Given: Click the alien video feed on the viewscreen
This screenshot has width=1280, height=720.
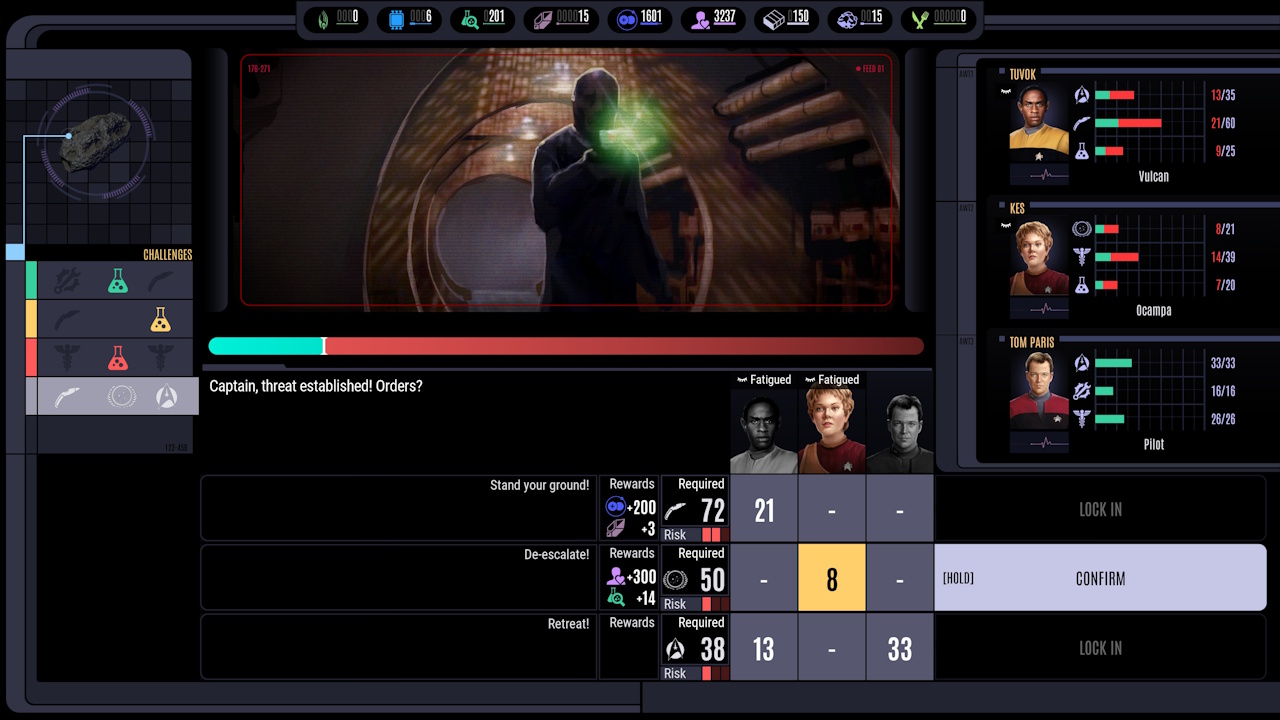Looking at the screenshot, I should (x=565, y=180).
